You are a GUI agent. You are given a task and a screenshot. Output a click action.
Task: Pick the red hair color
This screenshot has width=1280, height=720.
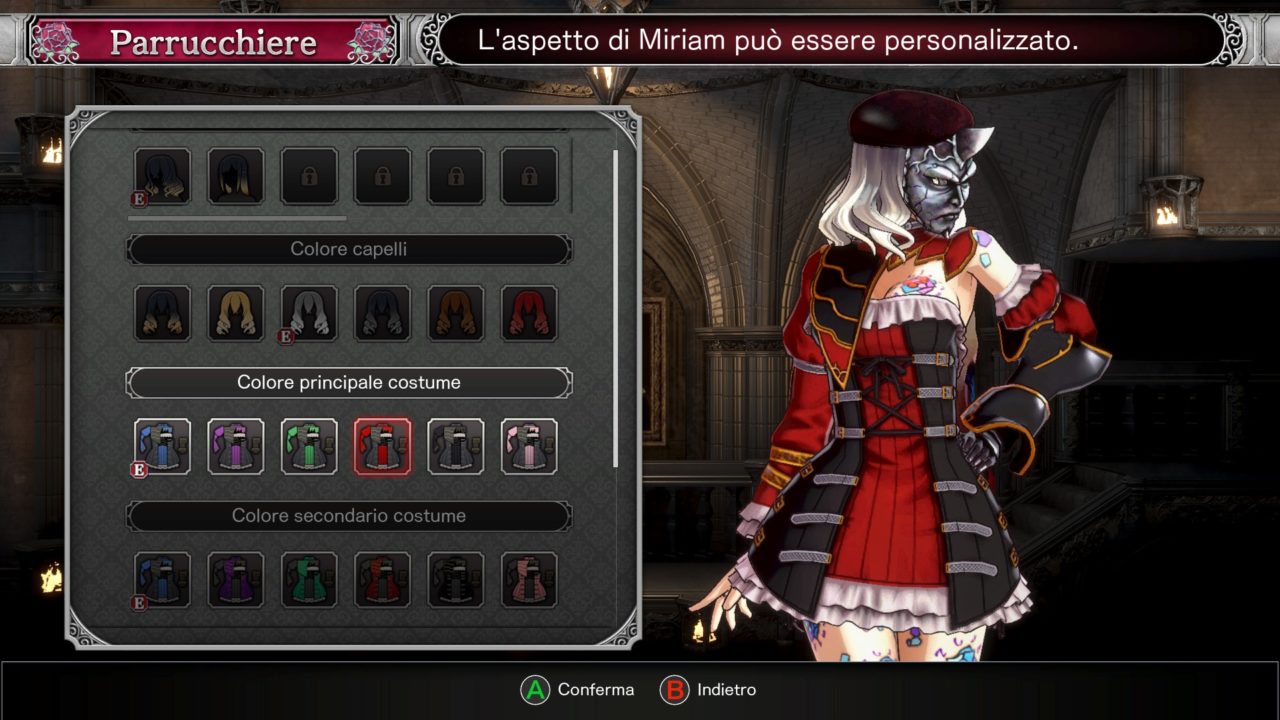click(529, 313)
